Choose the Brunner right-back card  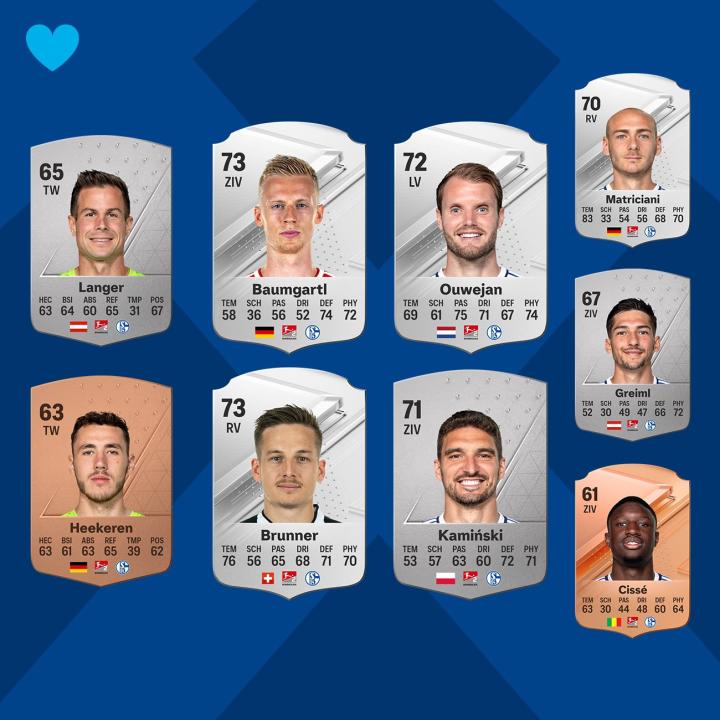coord(288,482)
